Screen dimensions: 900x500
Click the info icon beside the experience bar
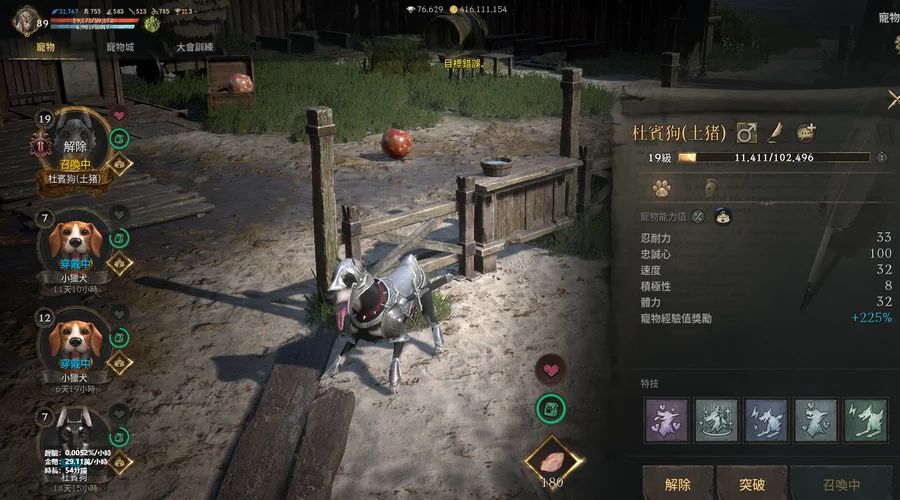[881, 157]
